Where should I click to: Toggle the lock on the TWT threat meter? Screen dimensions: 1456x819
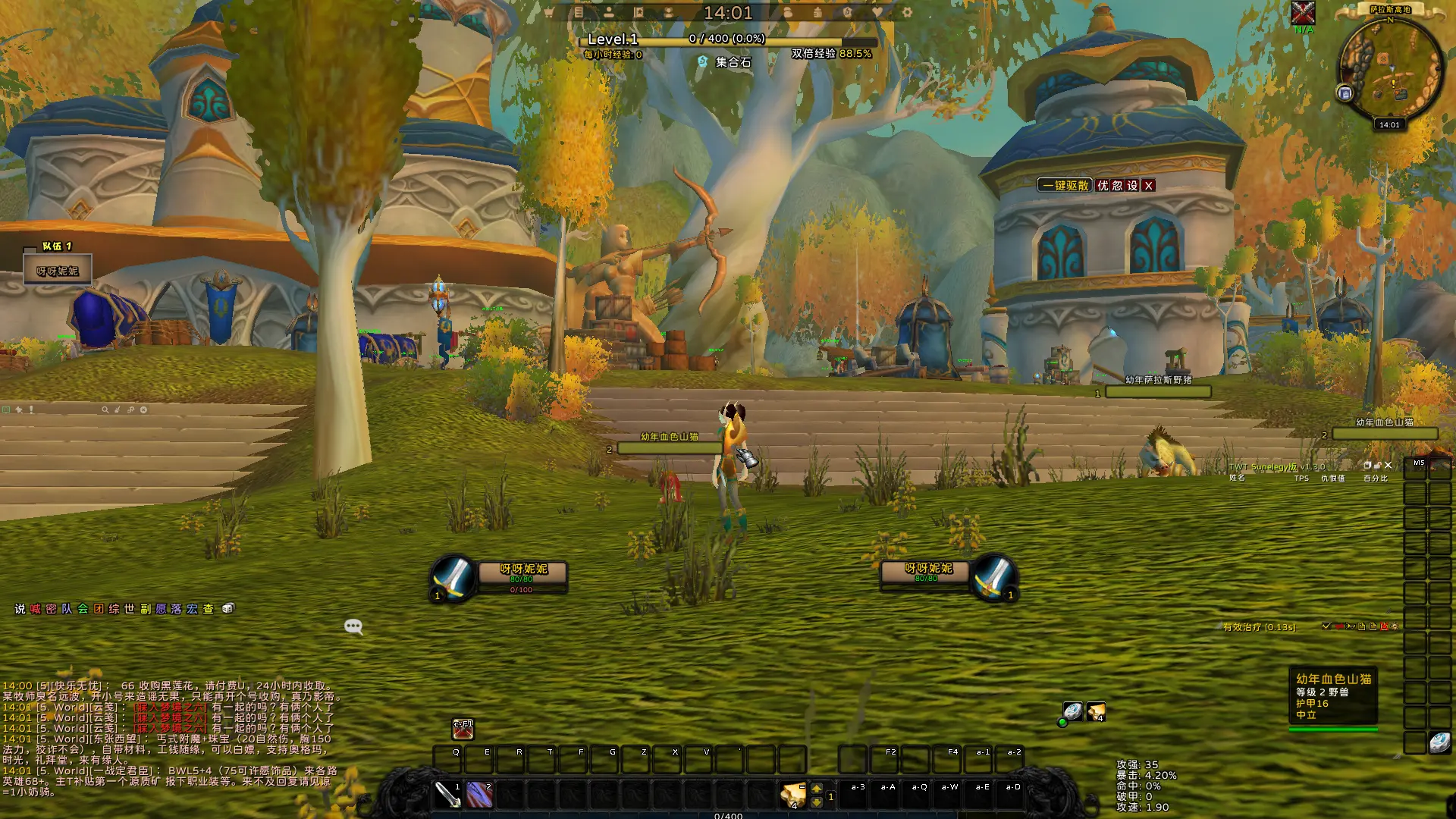(x=1378, y=466)
